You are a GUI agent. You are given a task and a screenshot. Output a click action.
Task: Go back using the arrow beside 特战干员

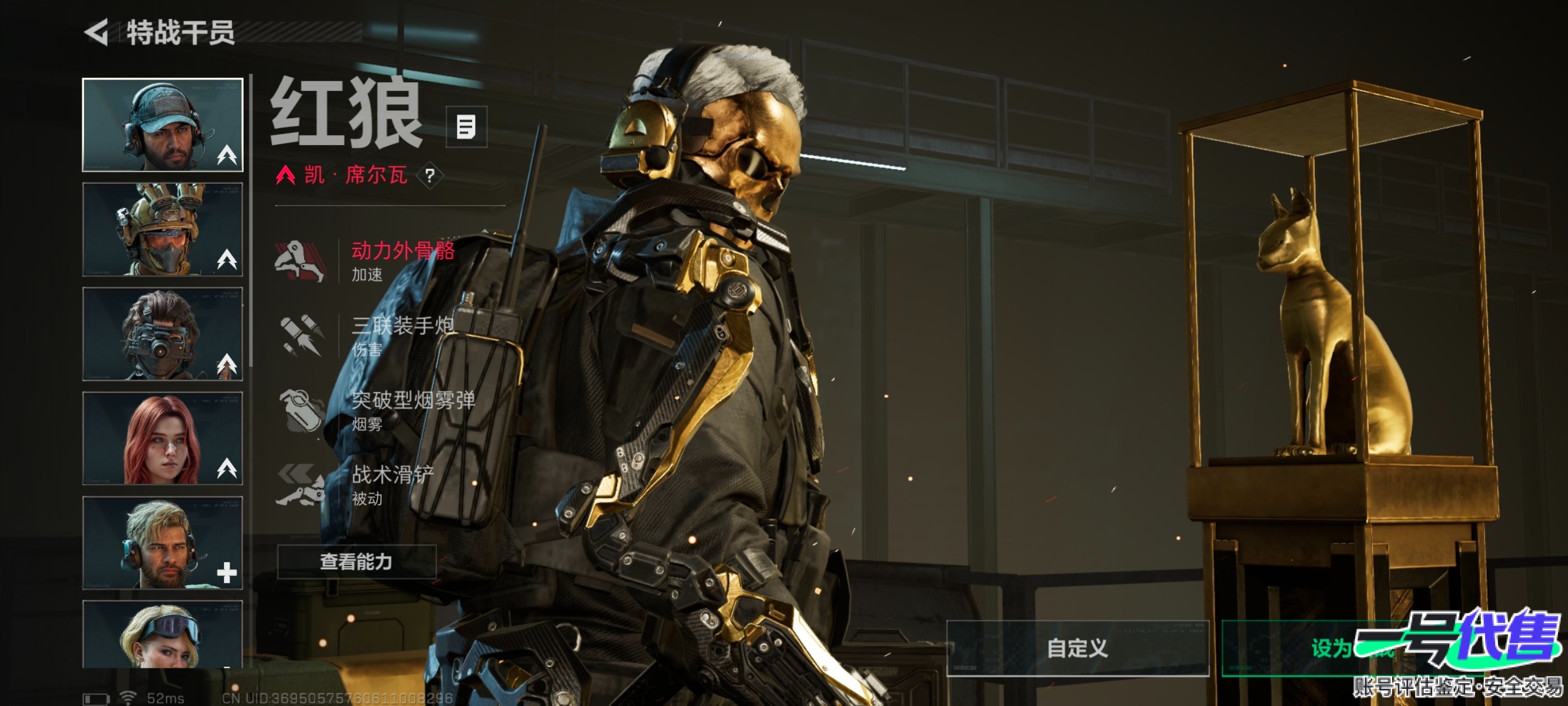(97, 32)
